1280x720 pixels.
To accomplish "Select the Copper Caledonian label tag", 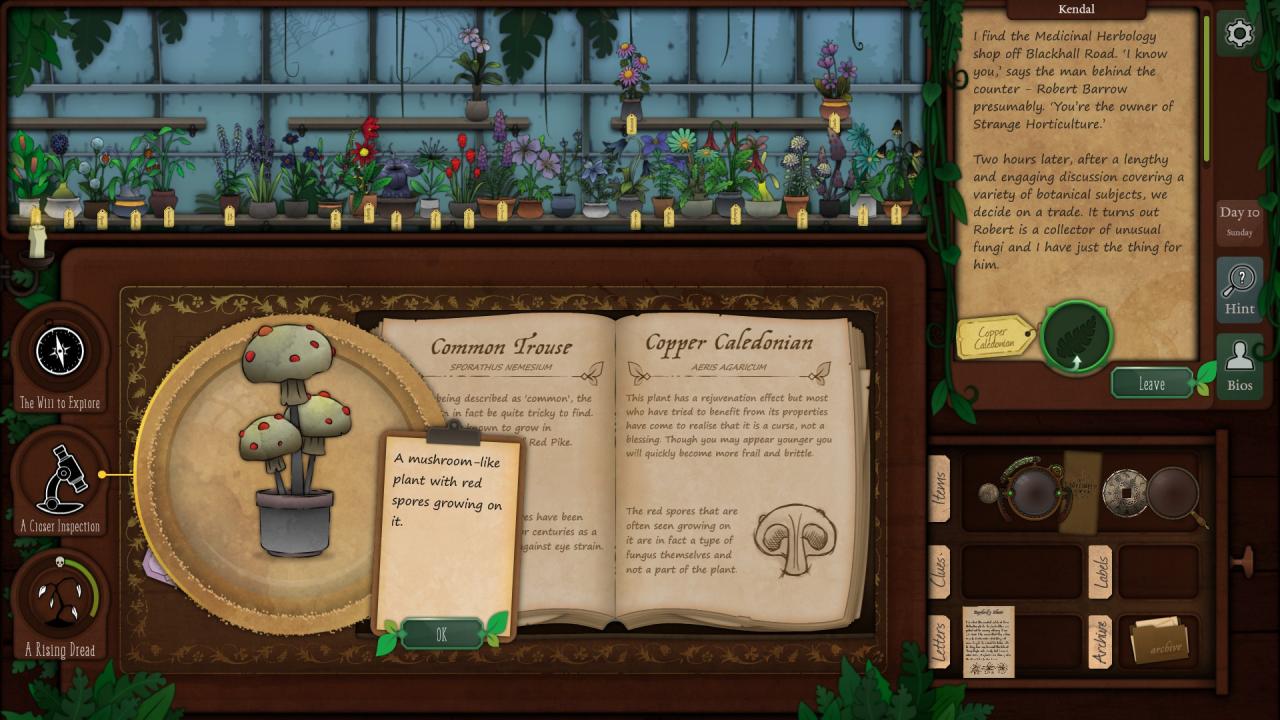I will 995,337.
